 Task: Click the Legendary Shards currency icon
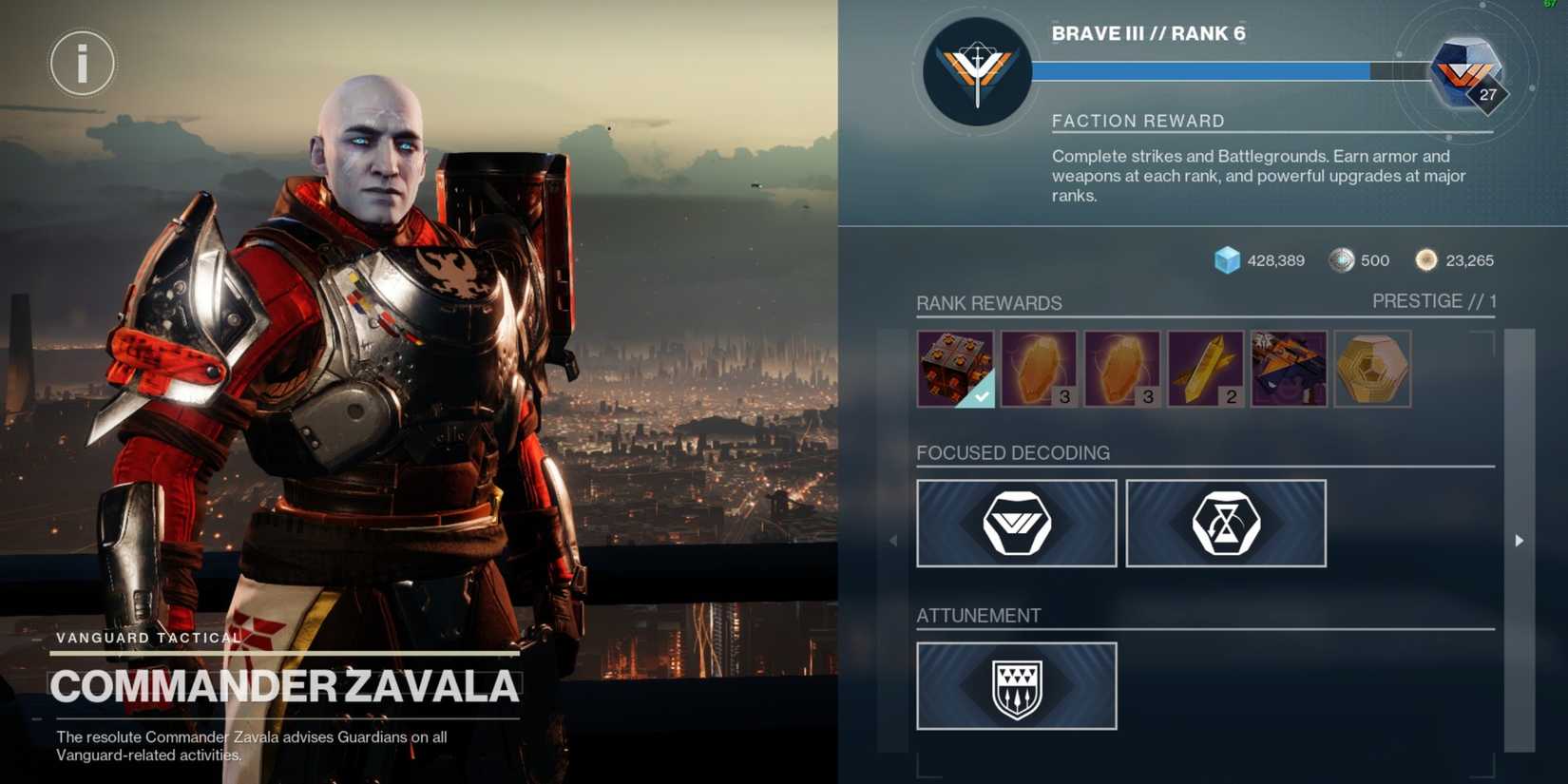pos(1343,259)
